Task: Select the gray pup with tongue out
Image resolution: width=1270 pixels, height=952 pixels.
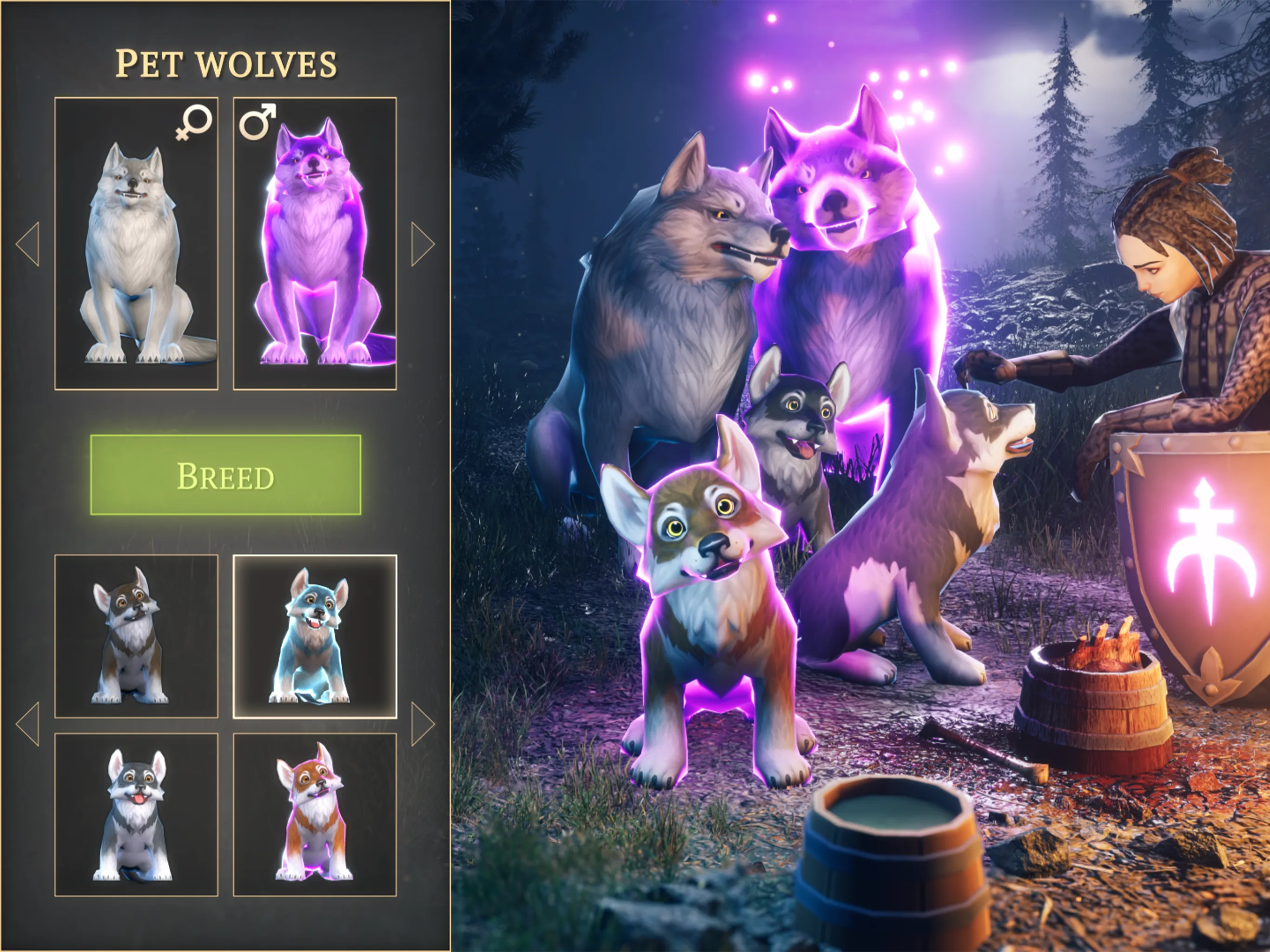Action: (x=137, y=814)
